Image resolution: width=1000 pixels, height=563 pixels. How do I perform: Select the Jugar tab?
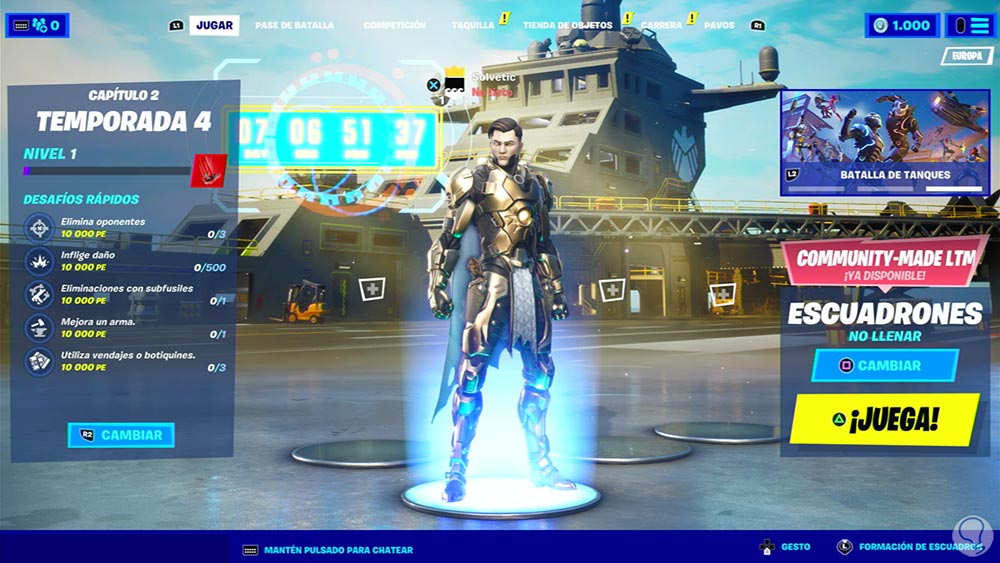(214, 25)
